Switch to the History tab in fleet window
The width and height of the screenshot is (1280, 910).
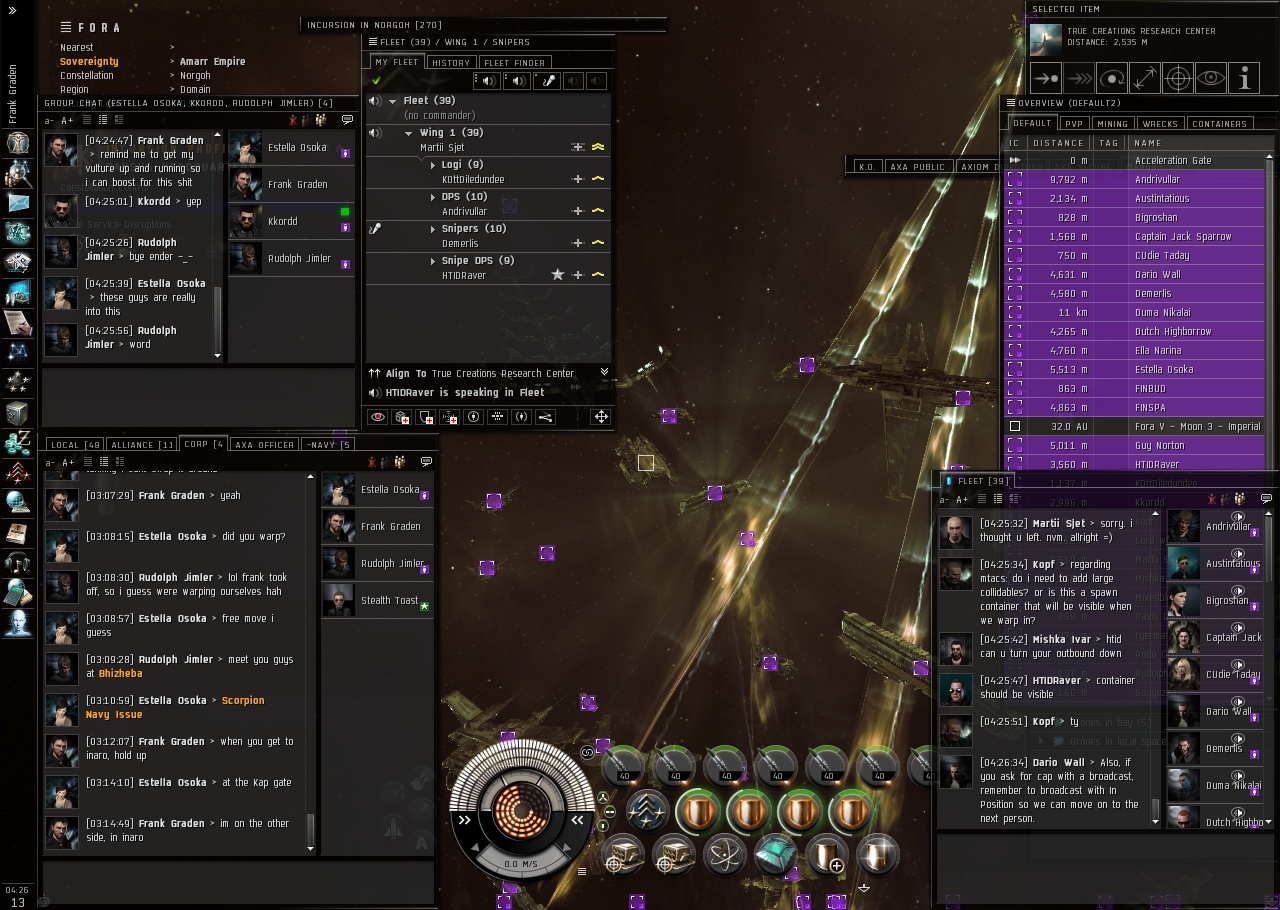(x=450, y=62)
